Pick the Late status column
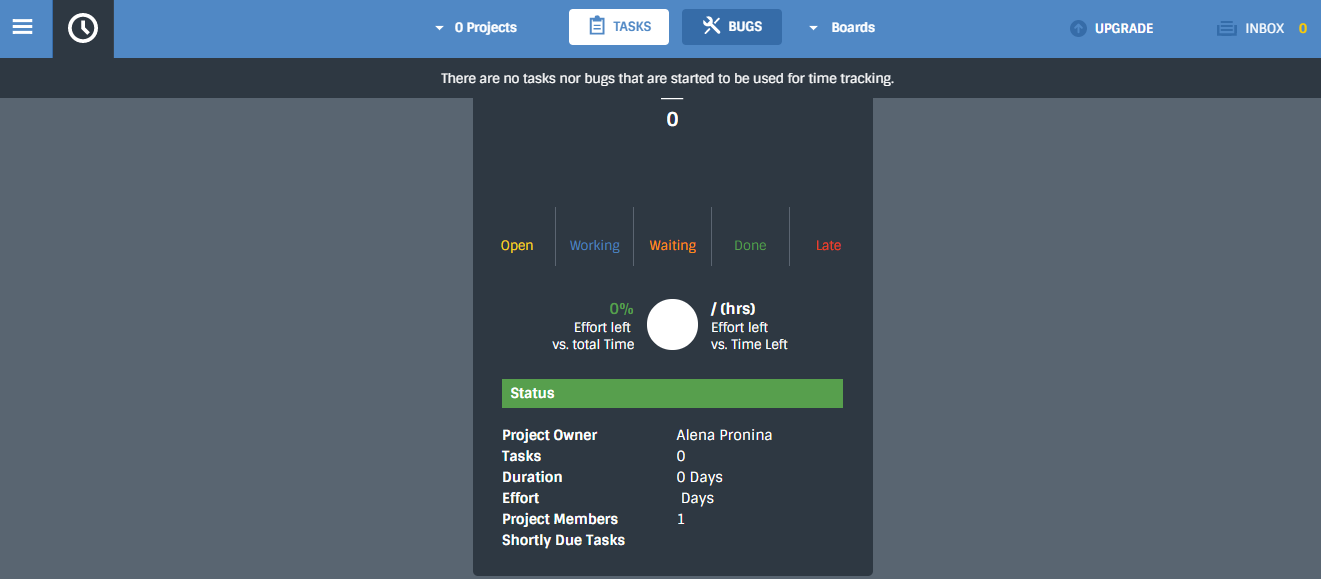1321x579 pixels. tap(828, 245)
